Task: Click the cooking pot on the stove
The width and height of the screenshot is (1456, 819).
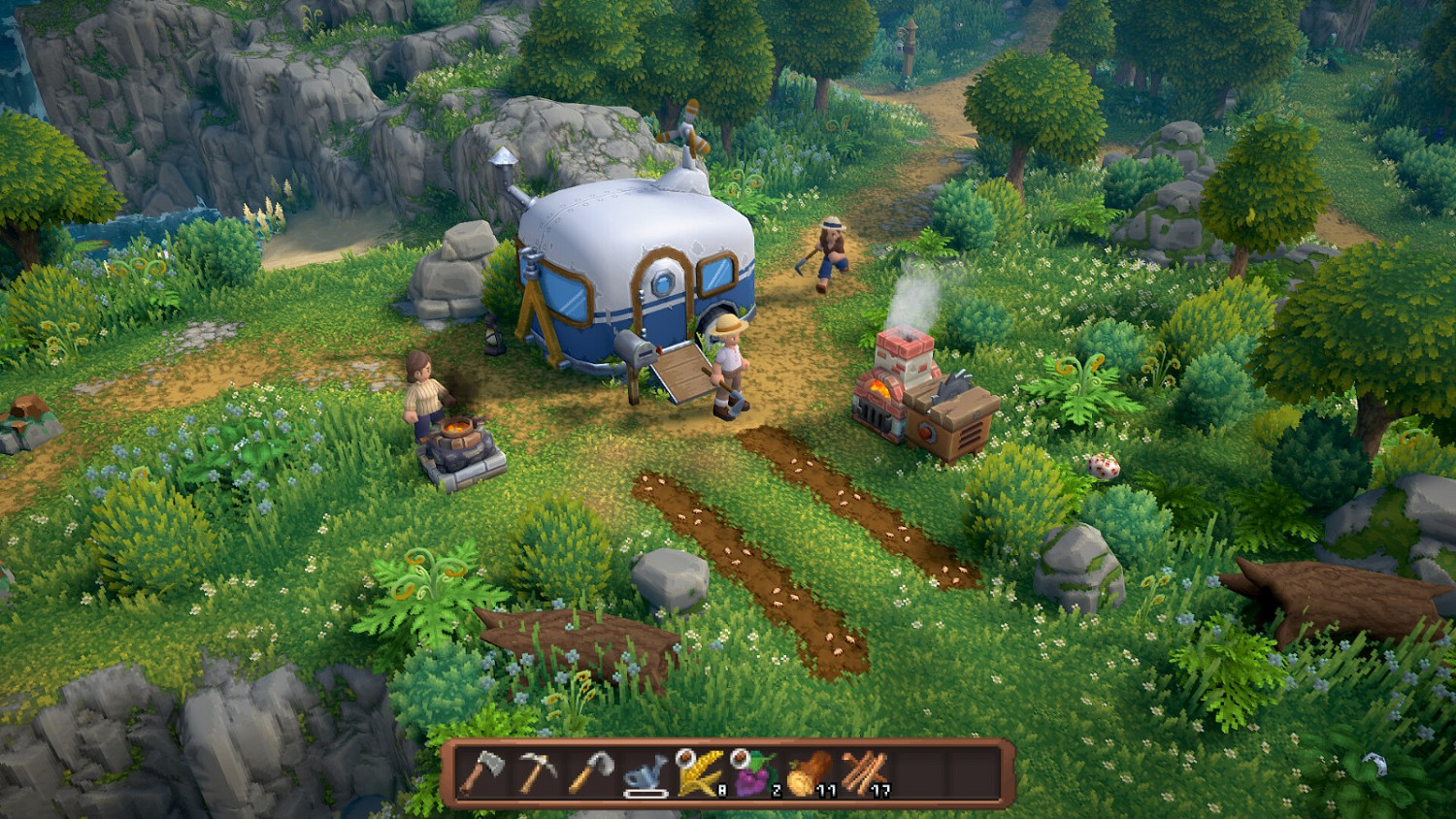Action: (459, 425)
